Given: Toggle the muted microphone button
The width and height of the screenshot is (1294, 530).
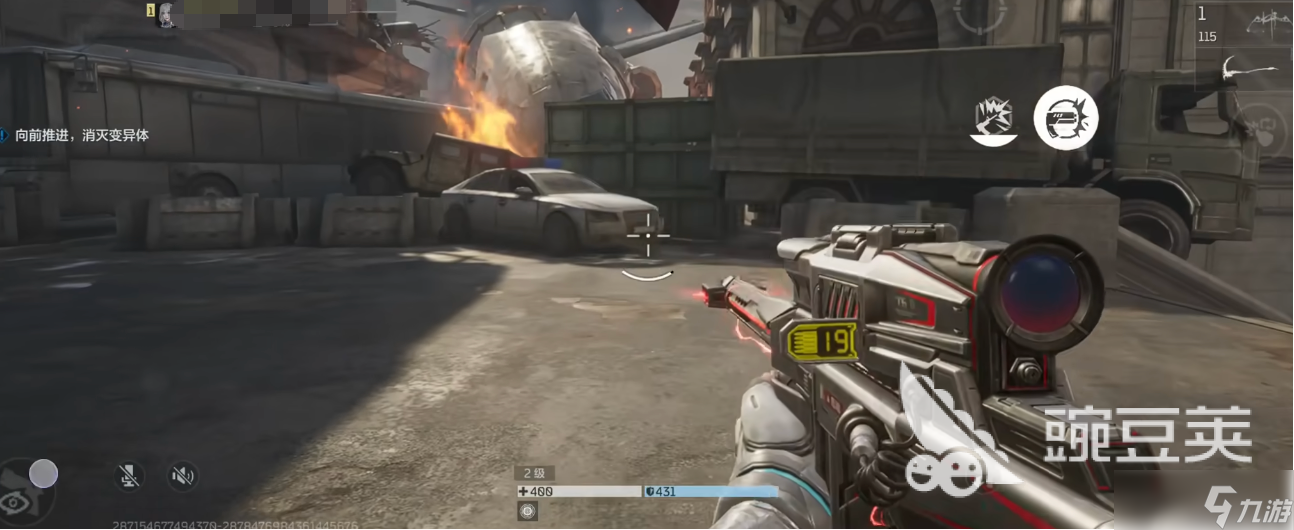Looking at the screenshot, I should point(127,476).
